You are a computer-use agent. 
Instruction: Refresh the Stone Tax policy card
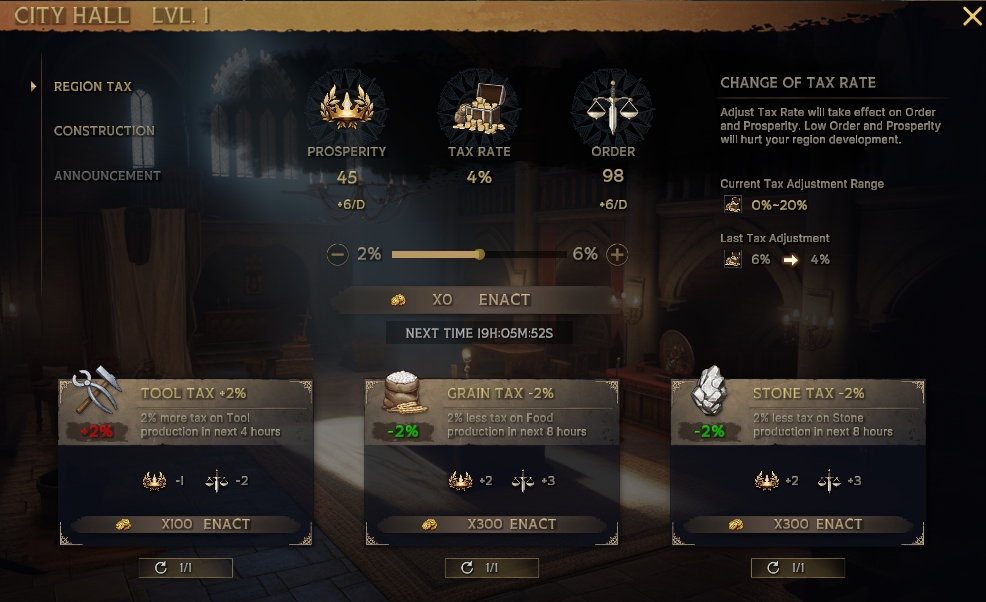(x=798, y=568)
